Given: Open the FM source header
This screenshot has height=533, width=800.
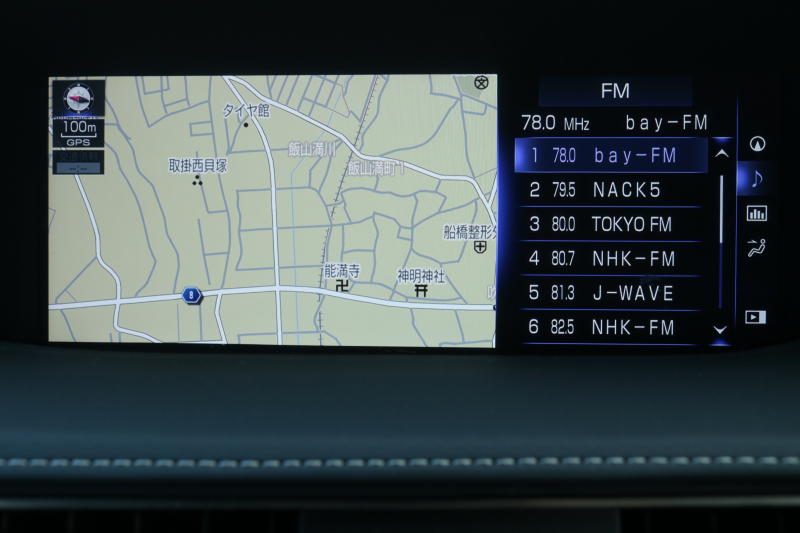Looking at the screenshot, I should coord(615,92).
